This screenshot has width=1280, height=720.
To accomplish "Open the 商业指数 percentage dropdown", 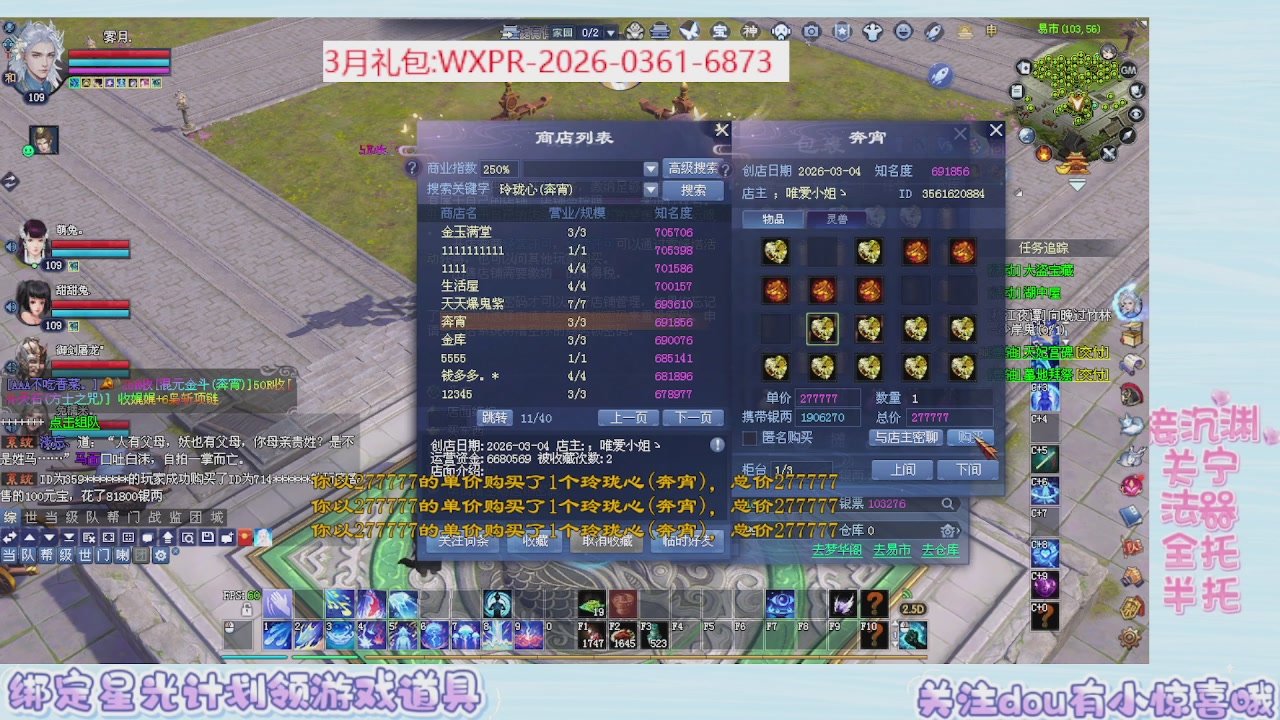I will point(650,169).
